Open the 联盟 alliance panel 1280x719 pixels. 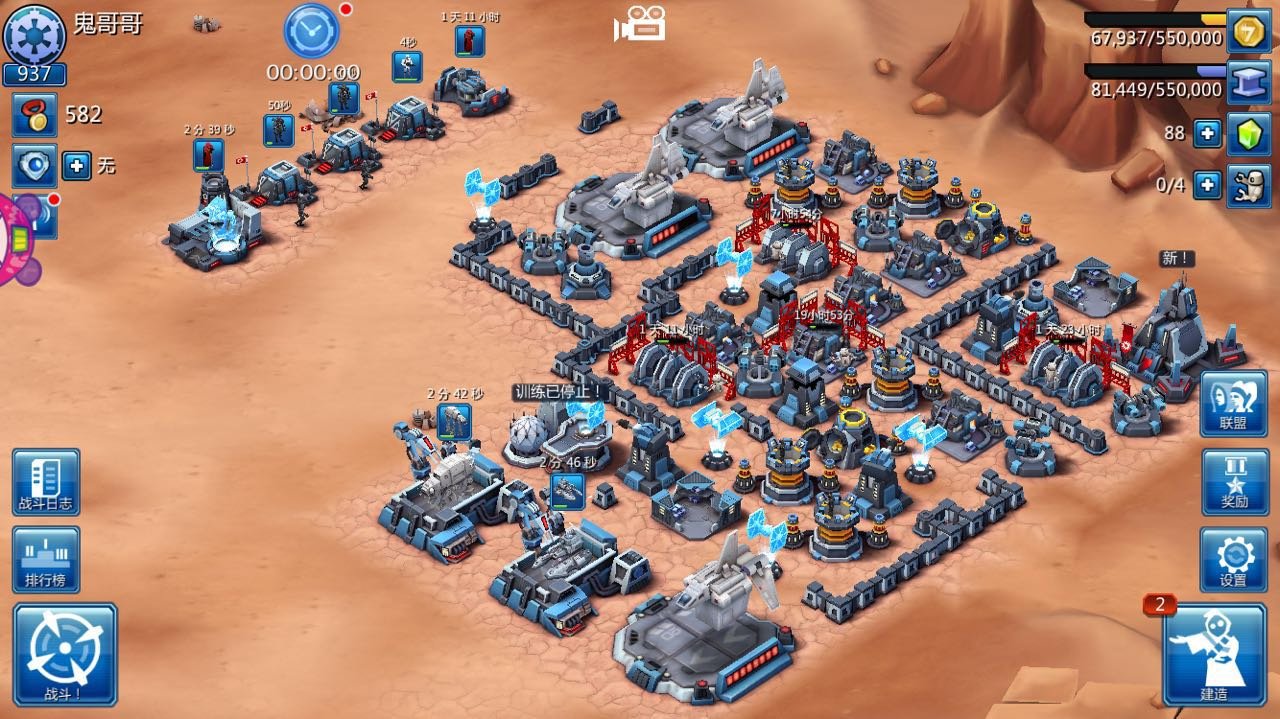point(1233,403)
